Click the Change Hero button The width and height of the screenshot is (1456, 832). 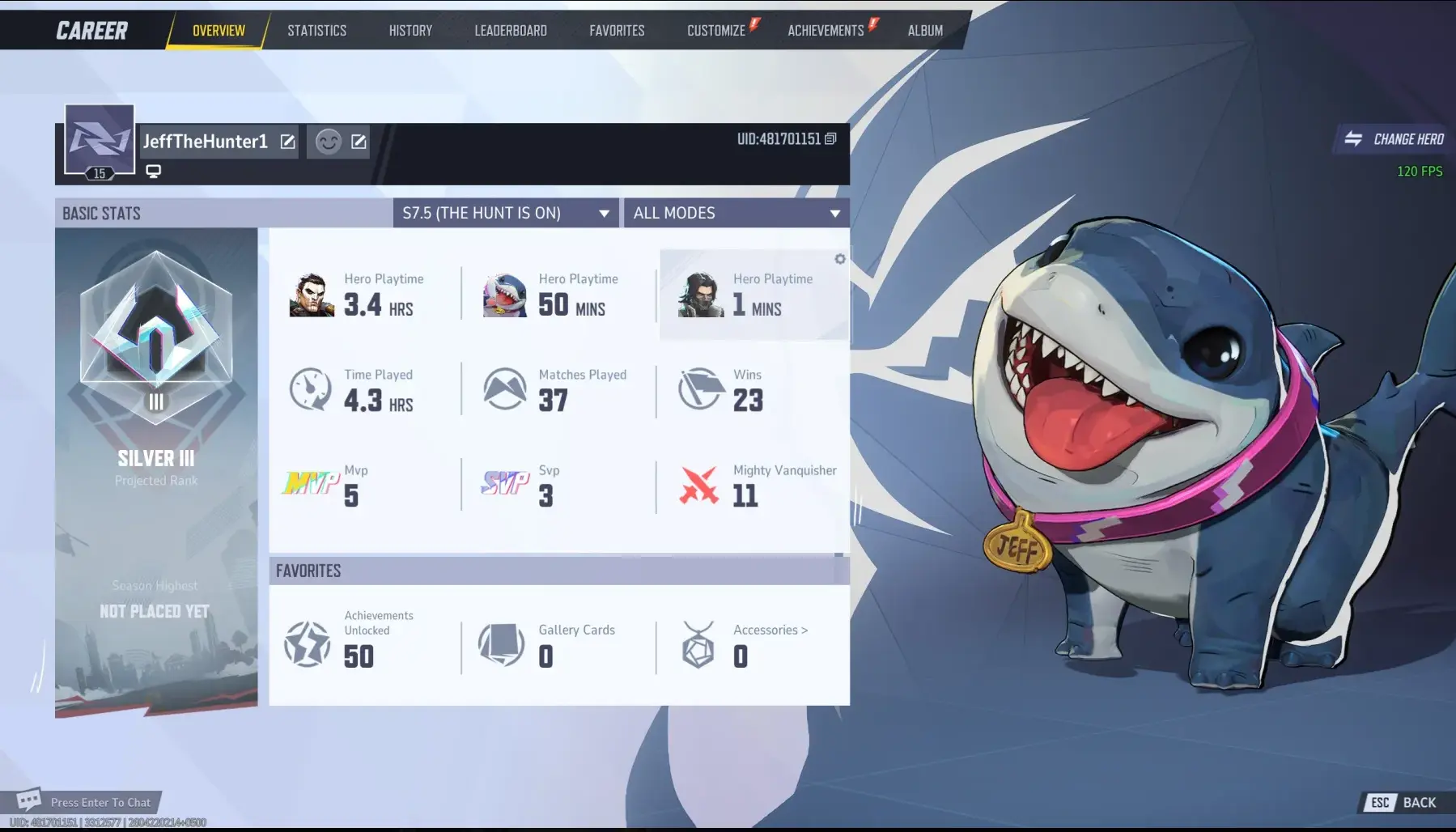[x=1394, y=139]
